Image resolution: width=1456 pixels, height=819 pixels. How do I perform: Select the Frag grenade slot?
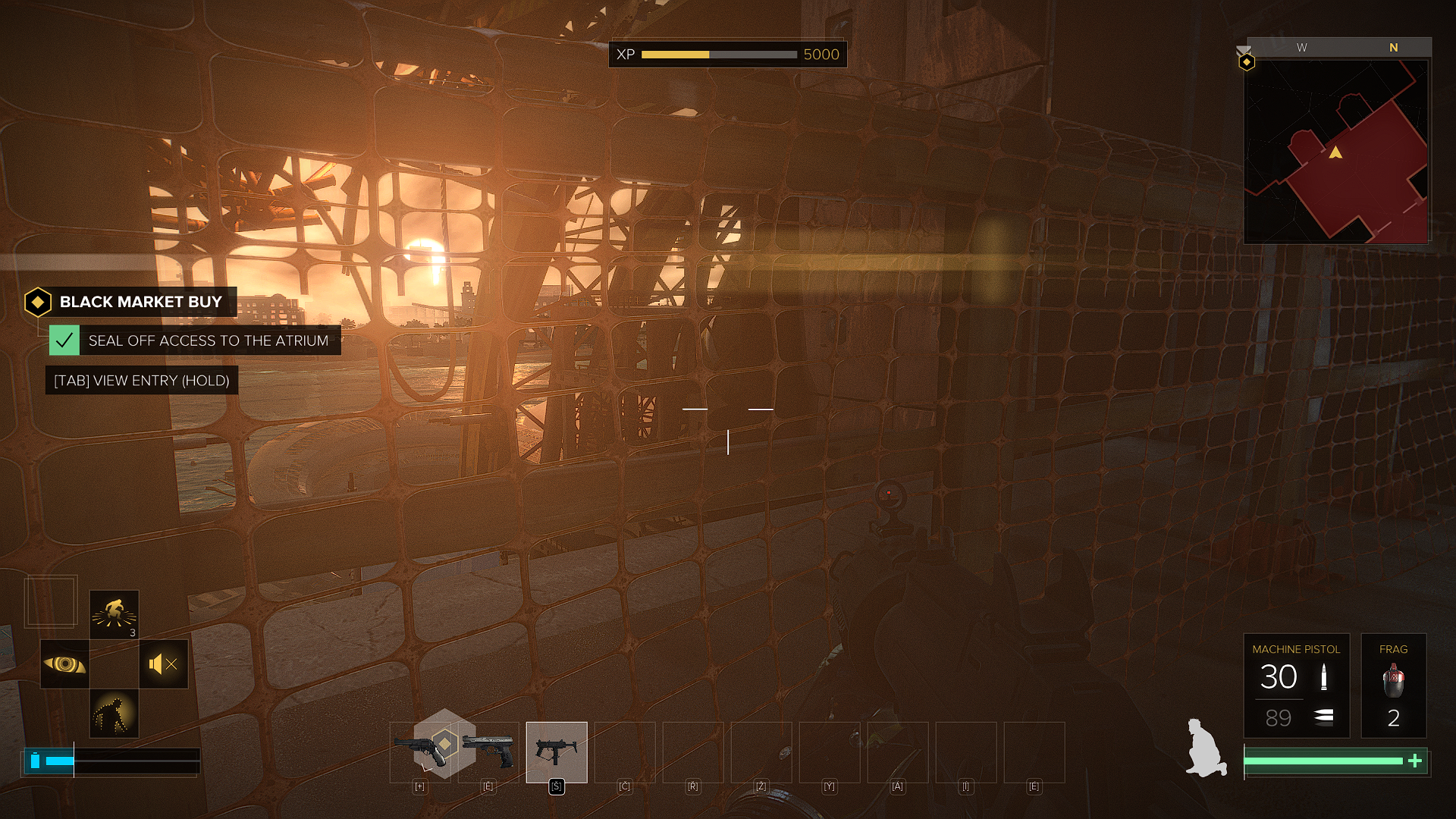1393,685
